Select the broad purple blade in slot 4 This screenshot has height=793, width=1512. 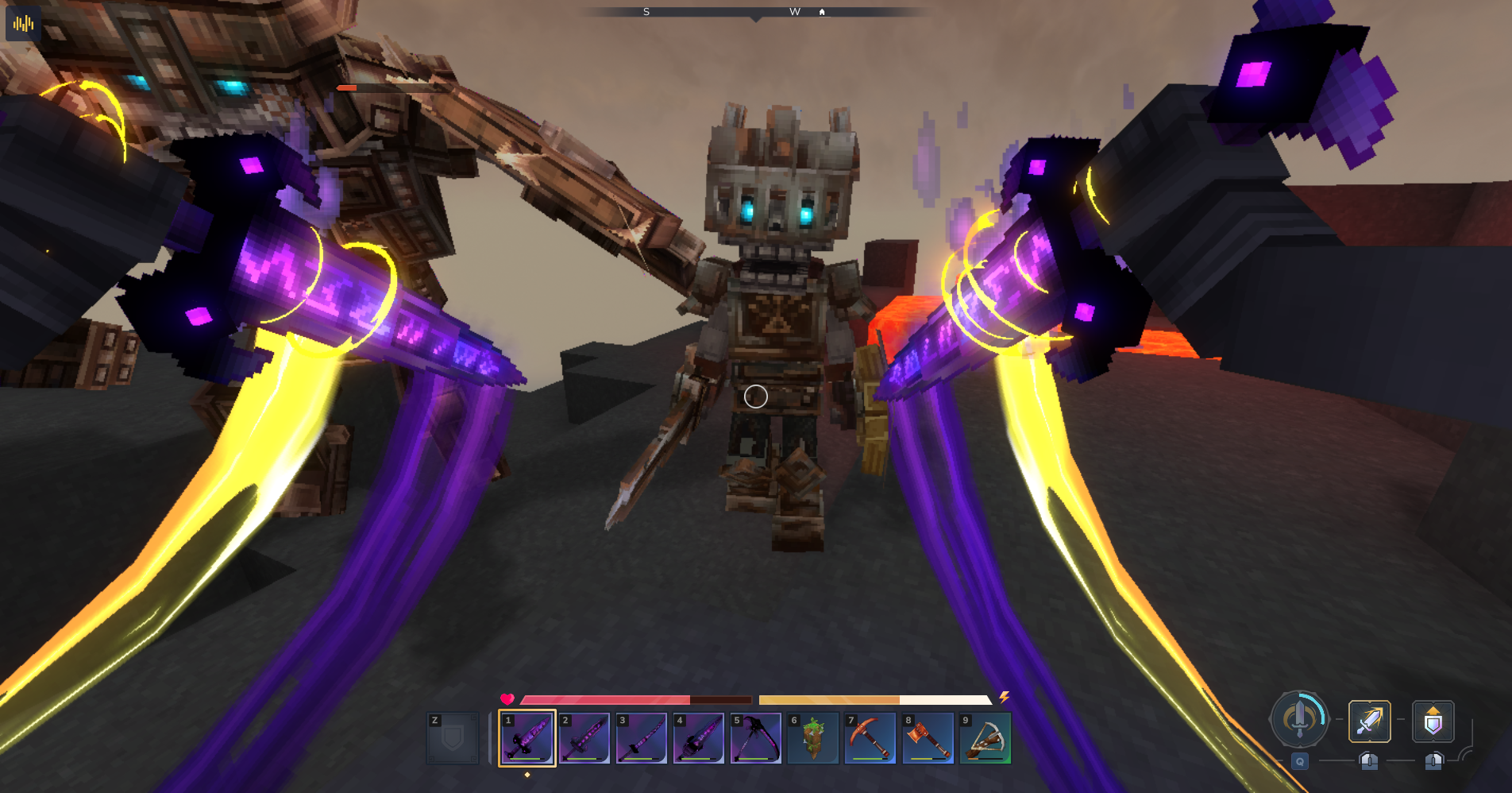click(x=699, y=738)
